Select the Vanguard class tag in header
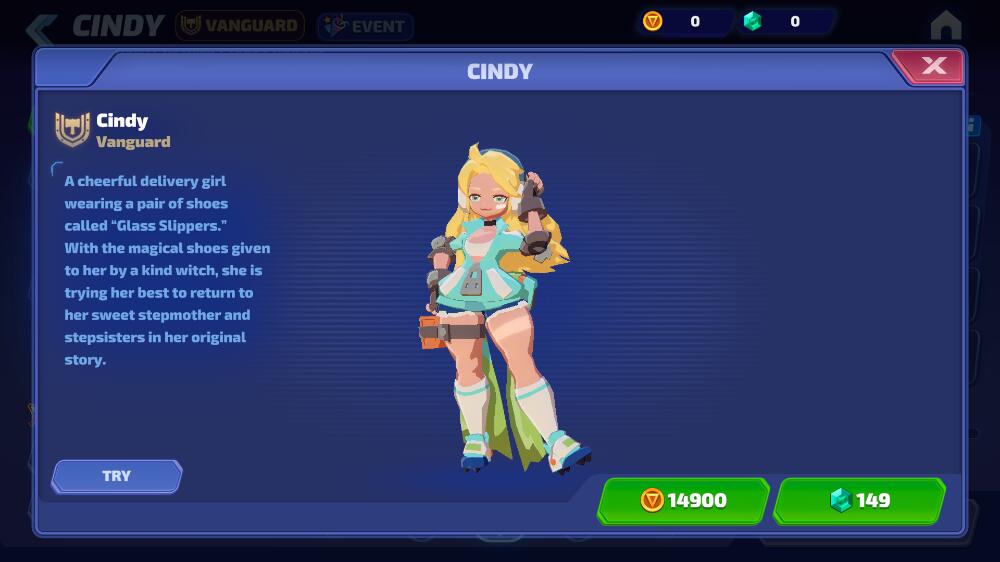Screen dimensions: 1000x562 point(240,26)
